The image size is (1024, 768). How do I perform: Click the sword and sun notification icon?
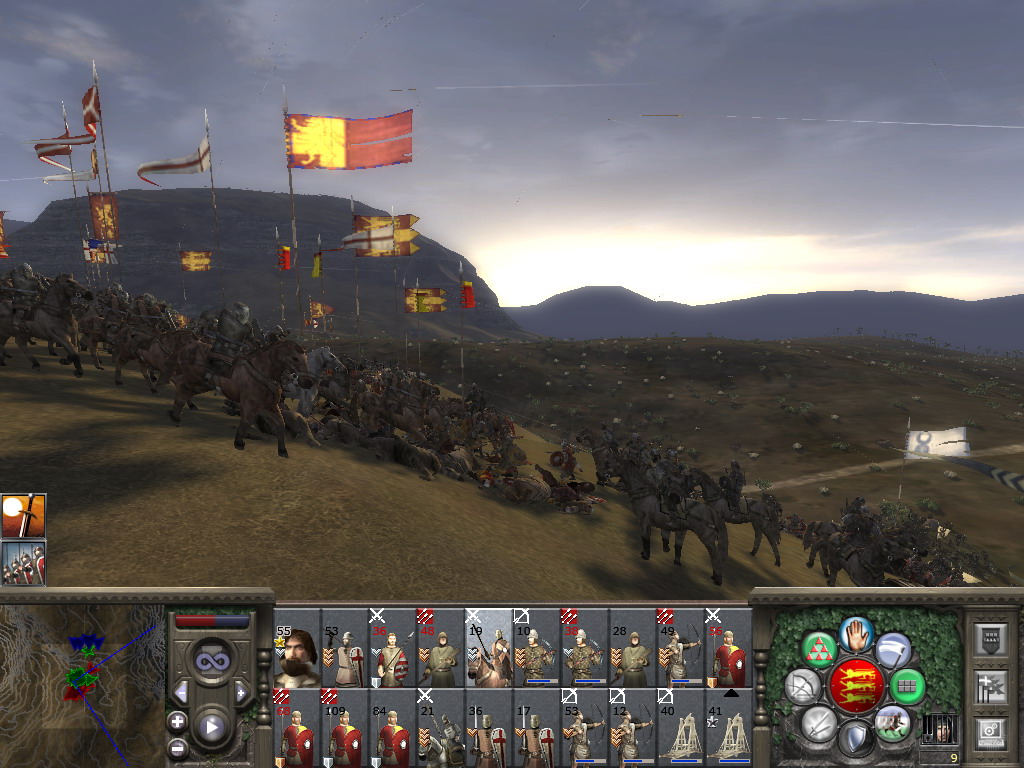23,515
